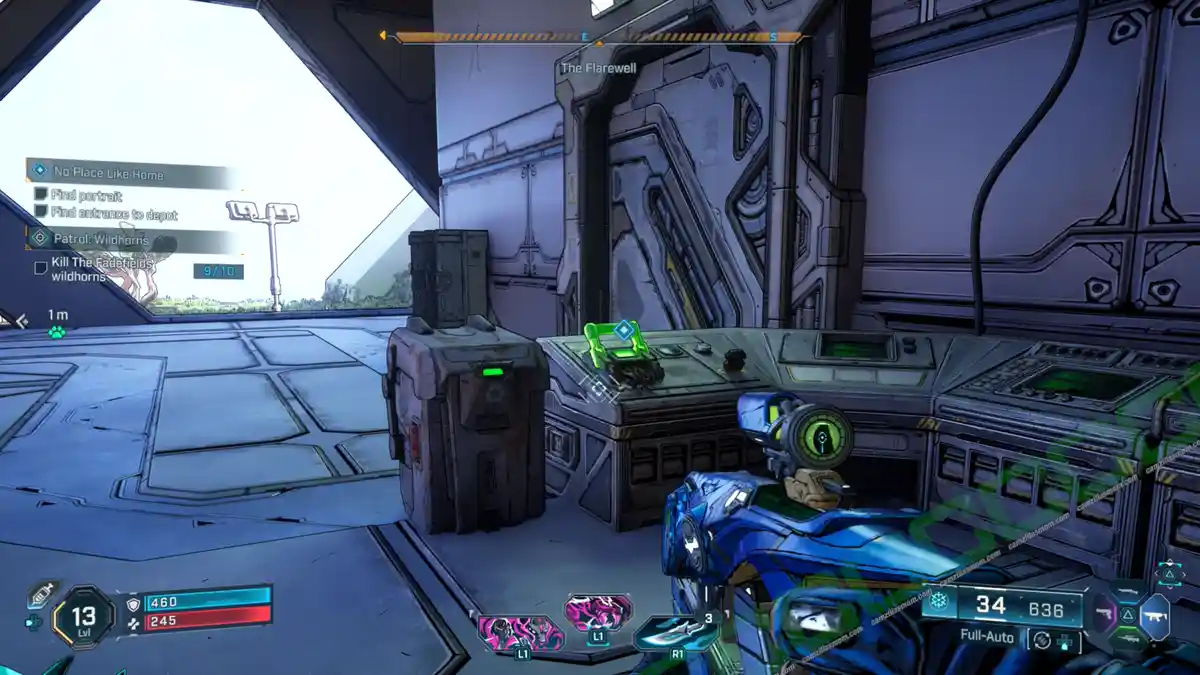Click the green paw print waypoint marker
The height and width of the screenshot is (675, 1200).
pos(57,331)
